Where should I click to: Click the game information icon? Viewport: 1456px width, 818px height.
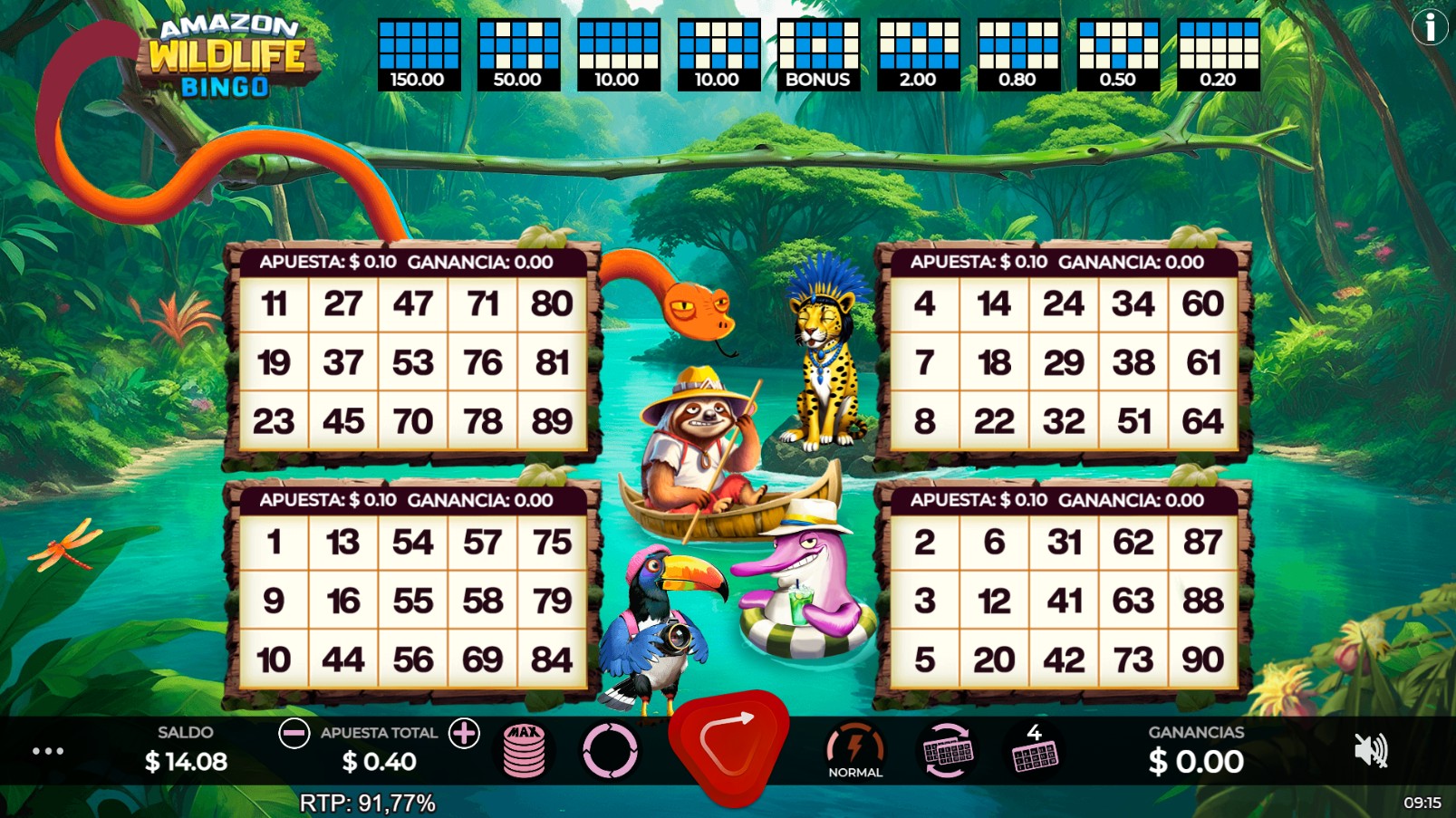click(1430, 27)
